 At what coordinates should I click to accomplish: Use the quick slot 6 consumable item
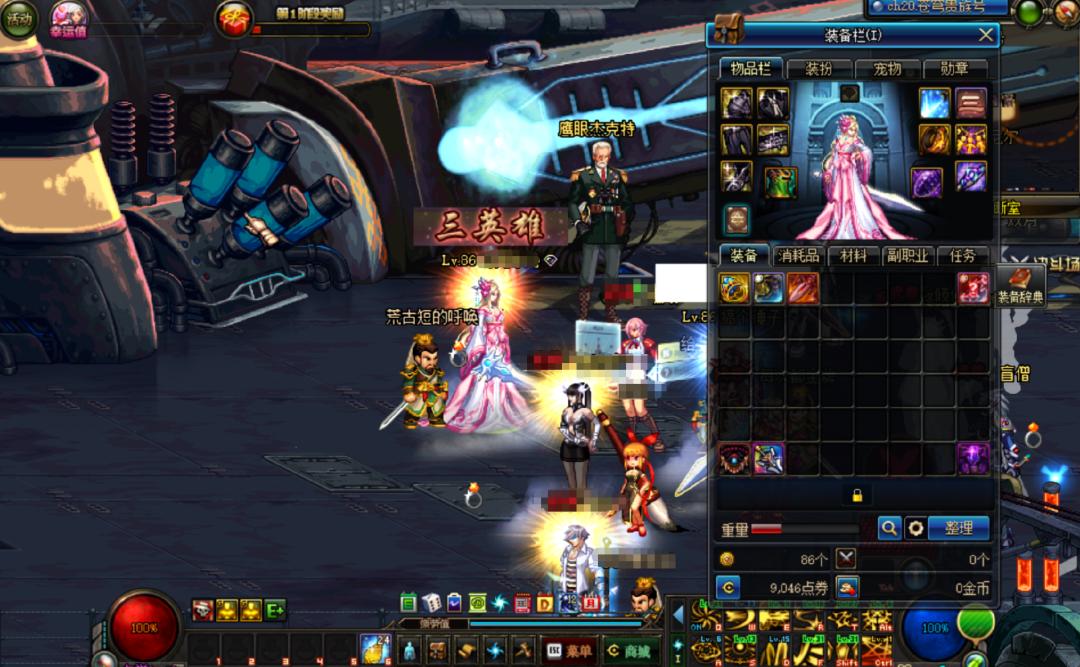[375, 648]
